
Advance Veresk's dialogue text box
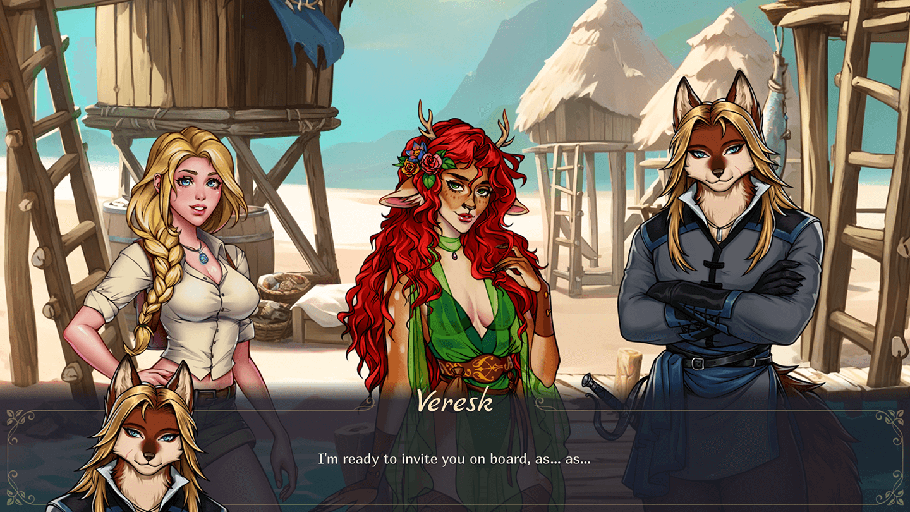455,459
